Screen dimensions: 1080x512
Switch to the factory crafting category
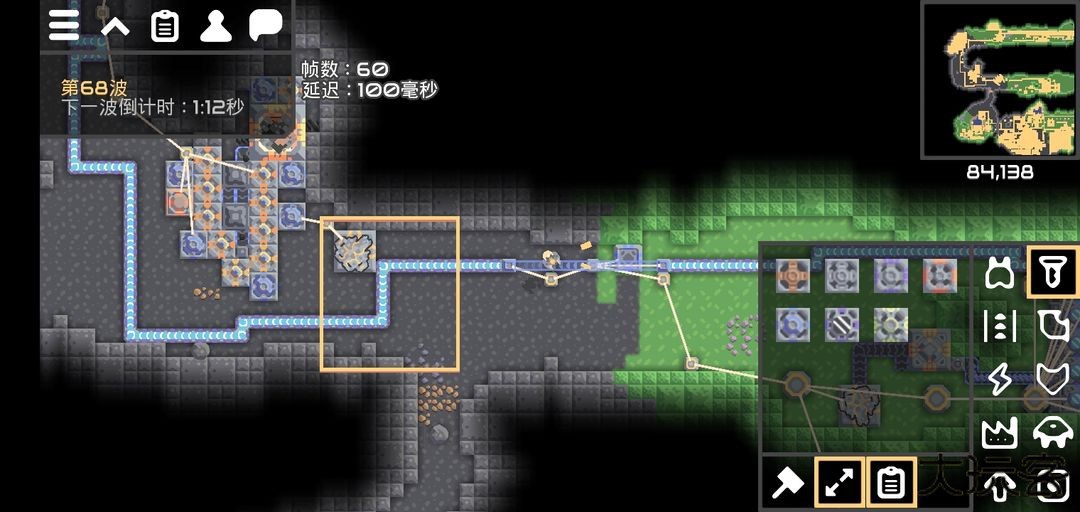999,433
